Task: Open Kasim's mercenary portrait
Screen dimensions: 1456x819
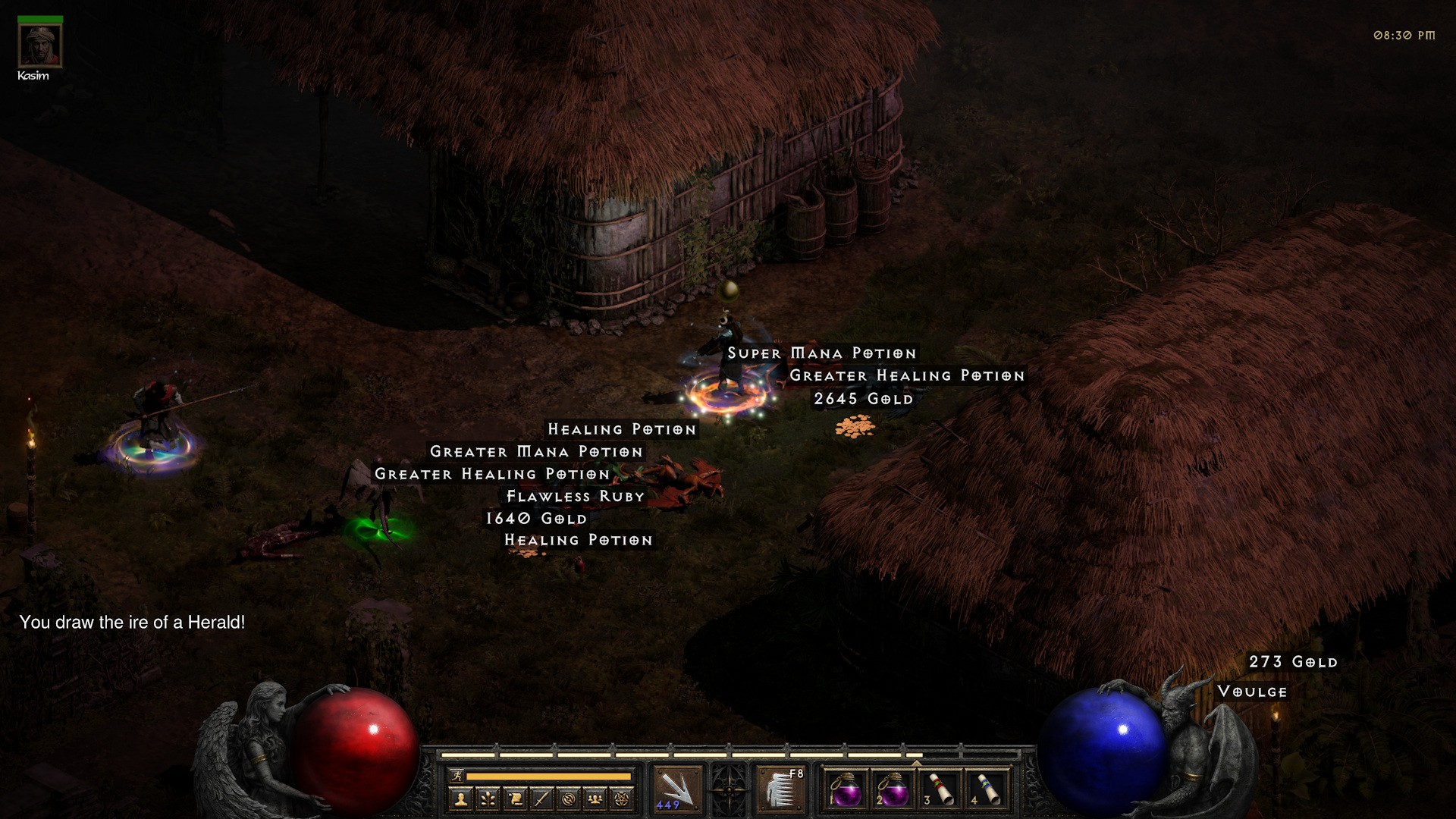Action: click(39, 45)
